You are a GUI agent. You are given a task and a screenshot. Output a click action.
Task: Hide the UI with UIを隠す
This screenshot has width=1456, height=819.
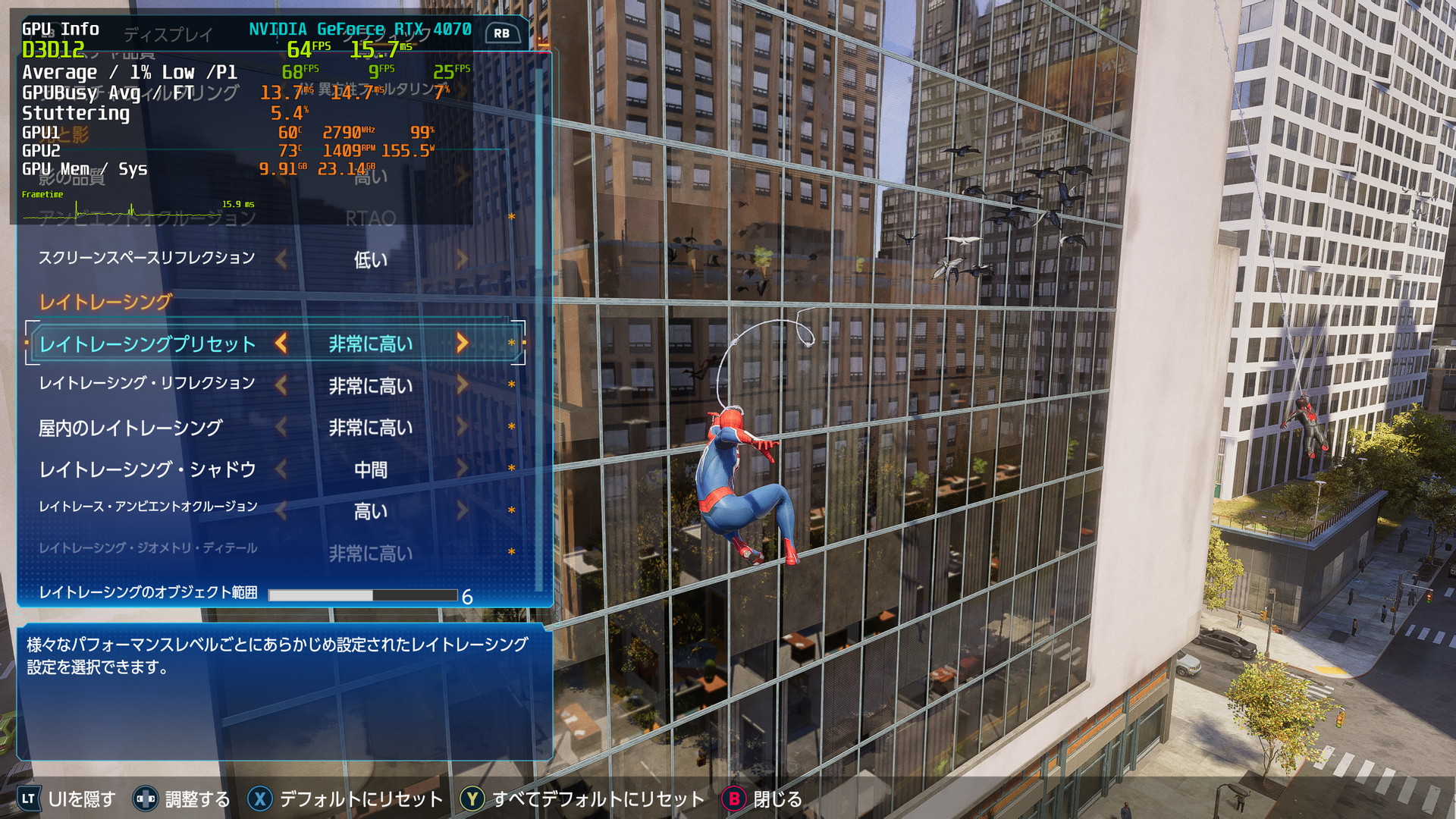pyautogui.click(x=67, y=799)
